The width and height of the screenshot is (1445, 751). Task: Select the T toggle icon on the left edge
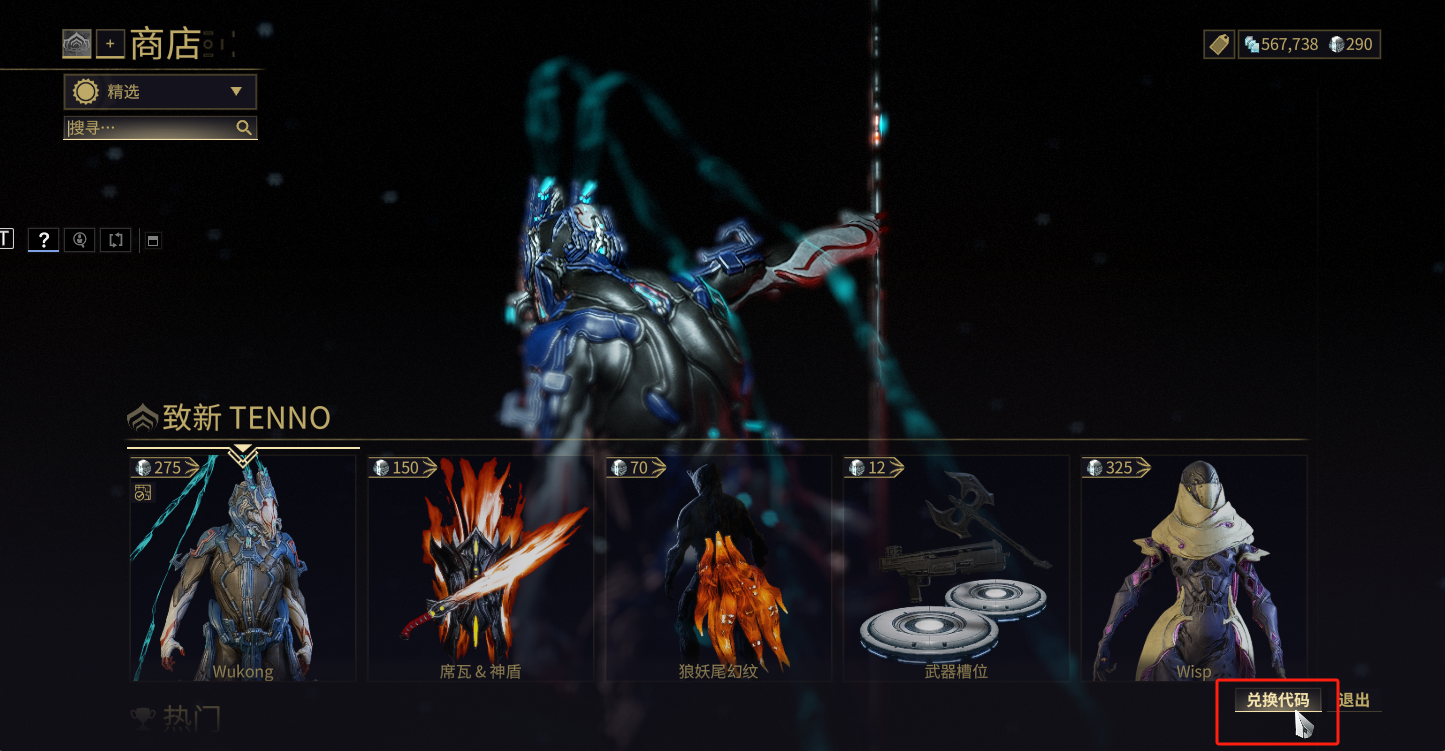pos(5,239)
